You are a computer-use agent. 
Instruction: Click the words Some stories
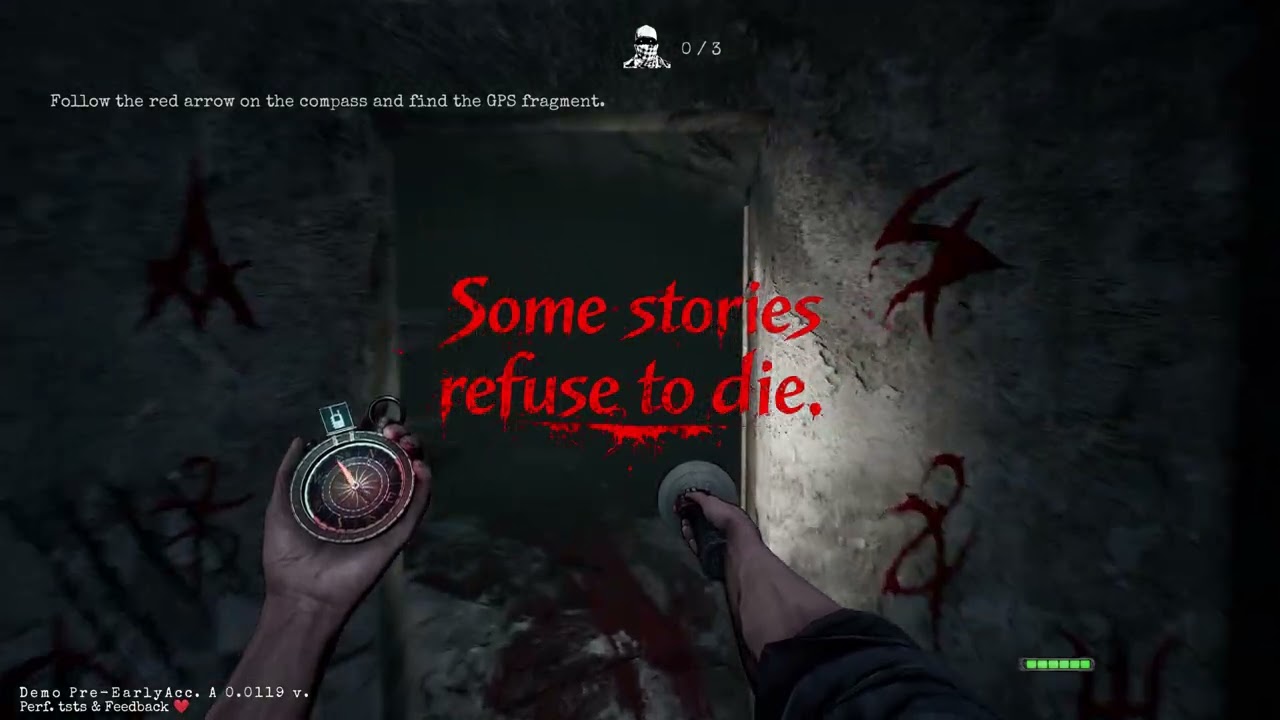pyautogui.click(x=636, y=310)
